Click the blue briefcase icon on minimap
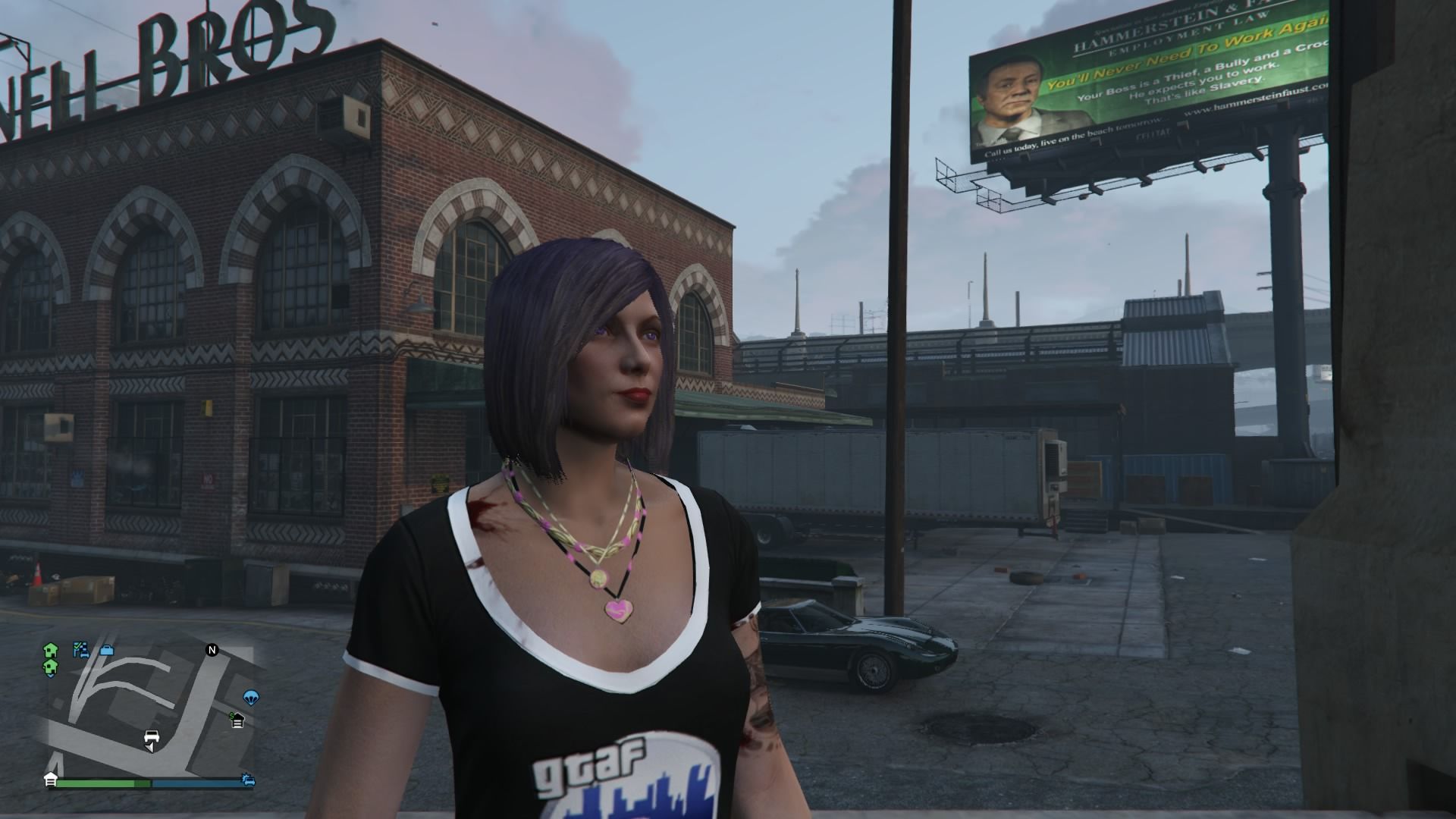Viewport: 1456px width, 819px height. point(106,651)
